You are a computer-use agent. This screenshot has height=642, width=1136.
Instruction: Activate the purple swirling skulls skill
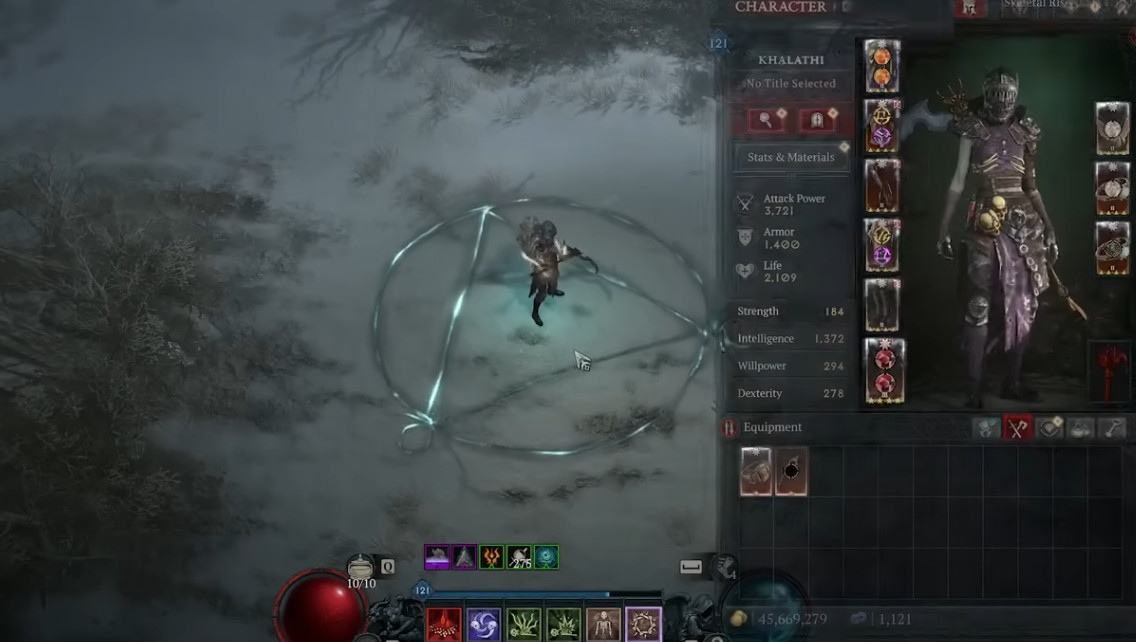[484, 625]
